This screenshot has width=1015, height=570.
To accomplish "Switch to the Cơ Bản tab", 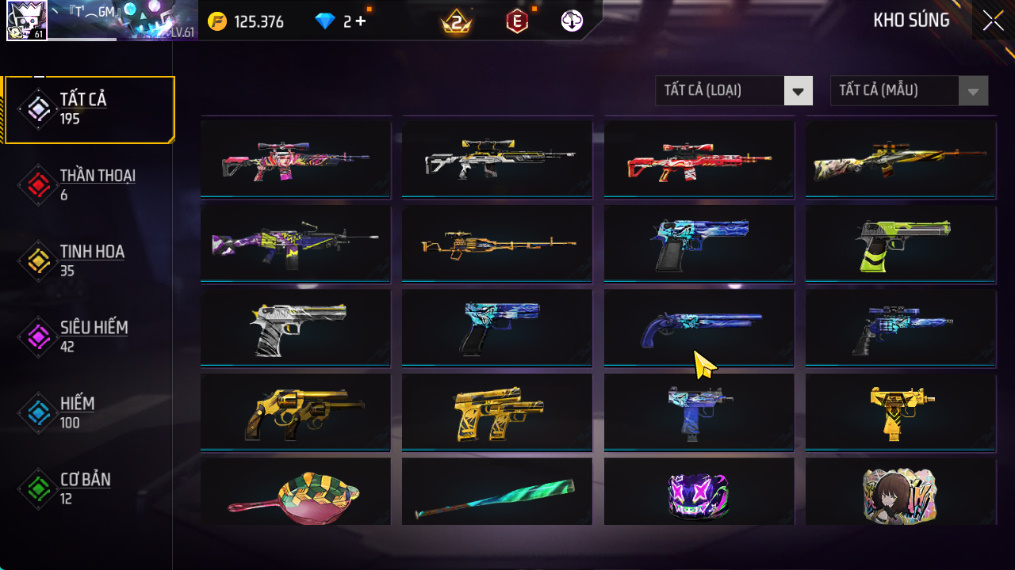I will click(x=88, y=488).
